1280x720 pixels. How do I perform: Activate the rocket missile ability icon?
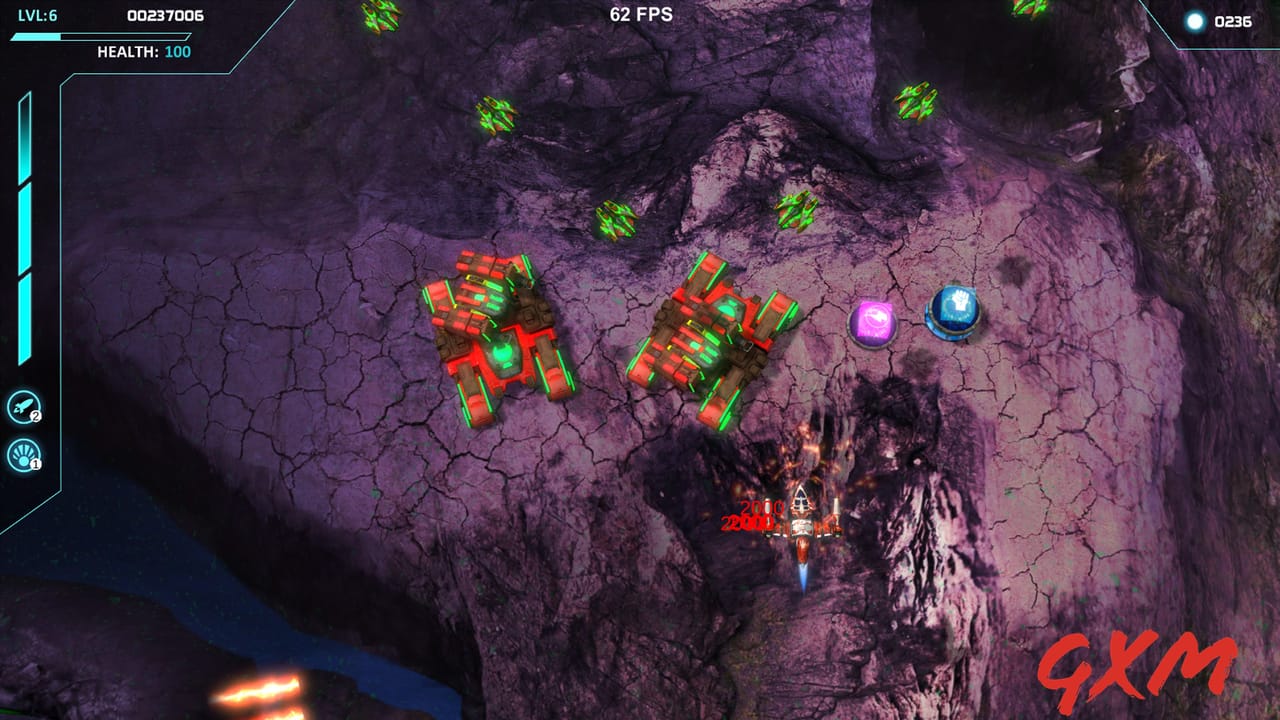pyautogui.click(x=22, y=406)
